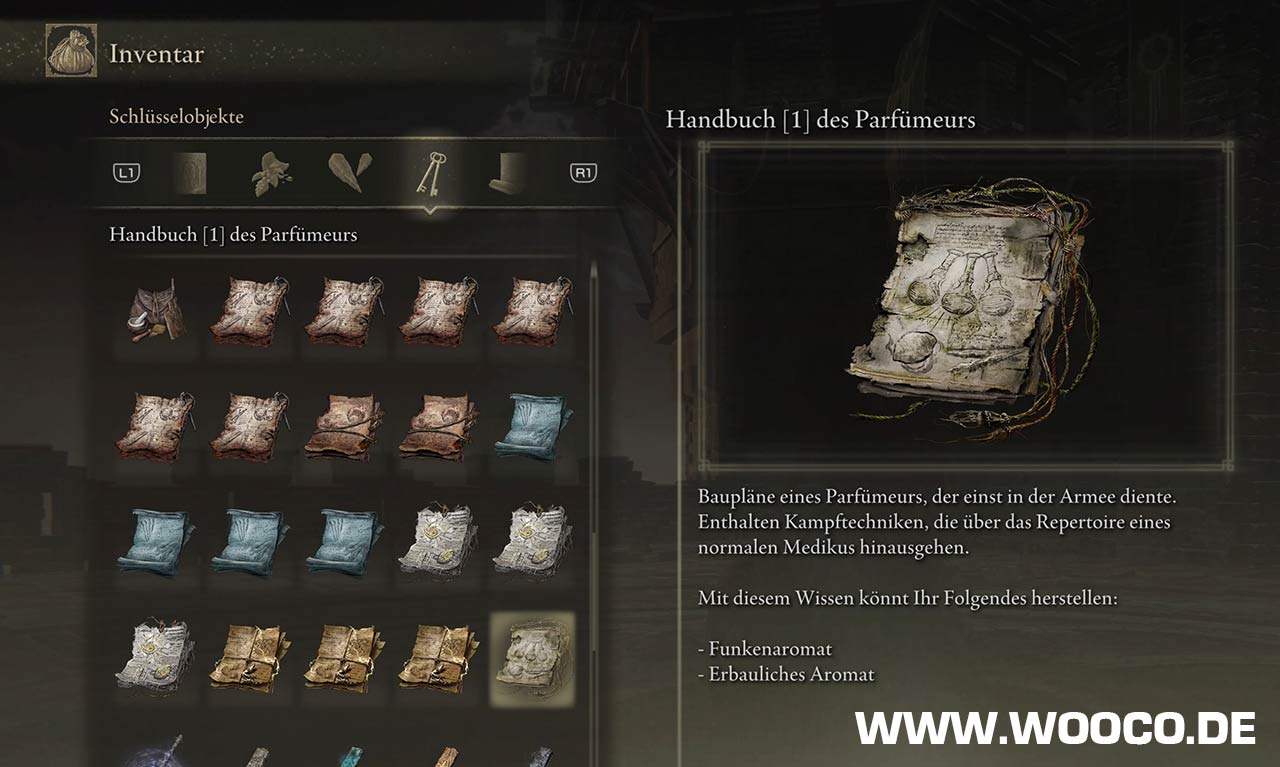Select the highlighted Handbuch [1] des Parfümeurs slot

point(533,655)
